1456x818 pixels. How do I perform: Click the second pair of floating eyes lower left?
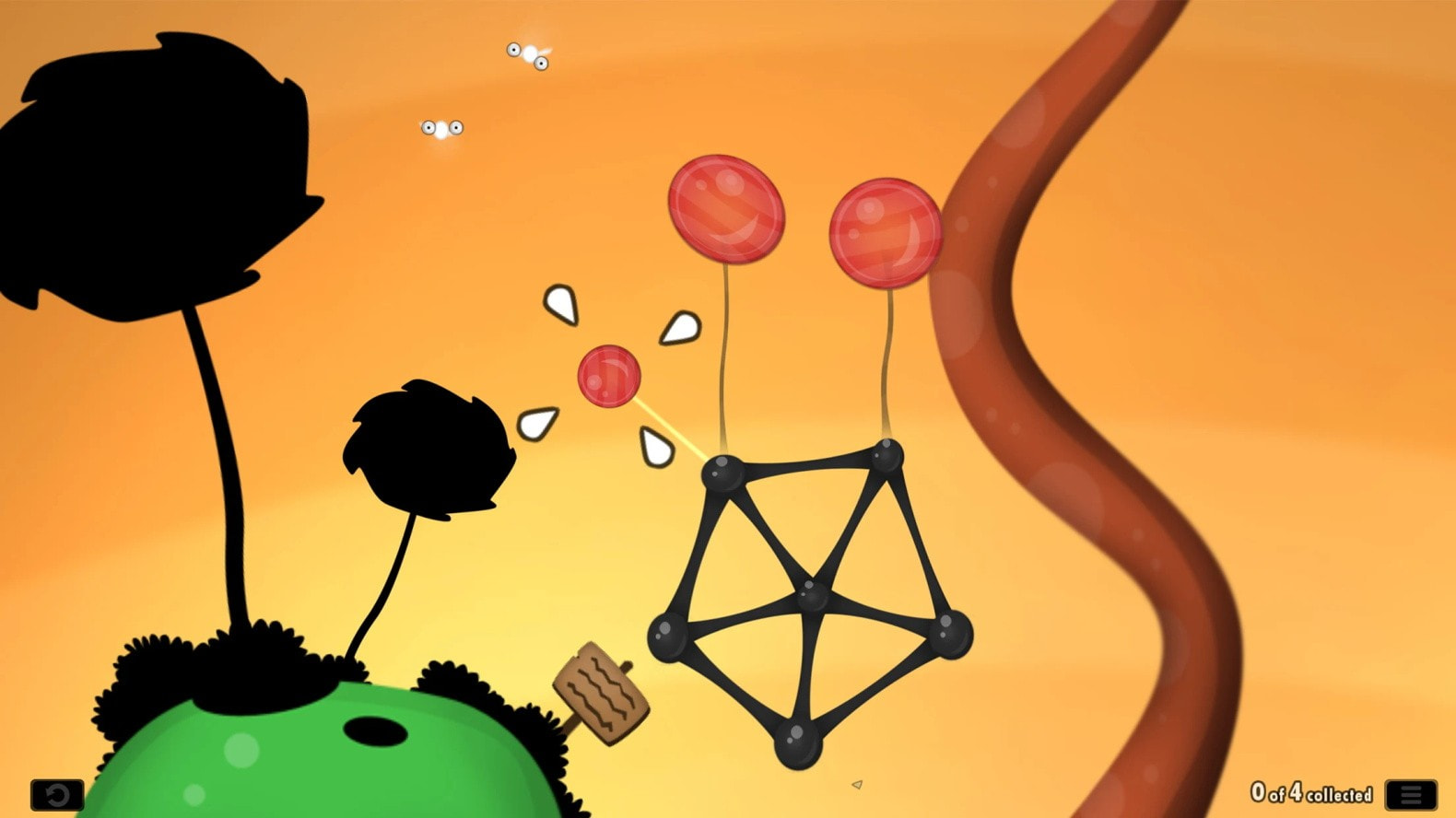[x=440, y=127]
